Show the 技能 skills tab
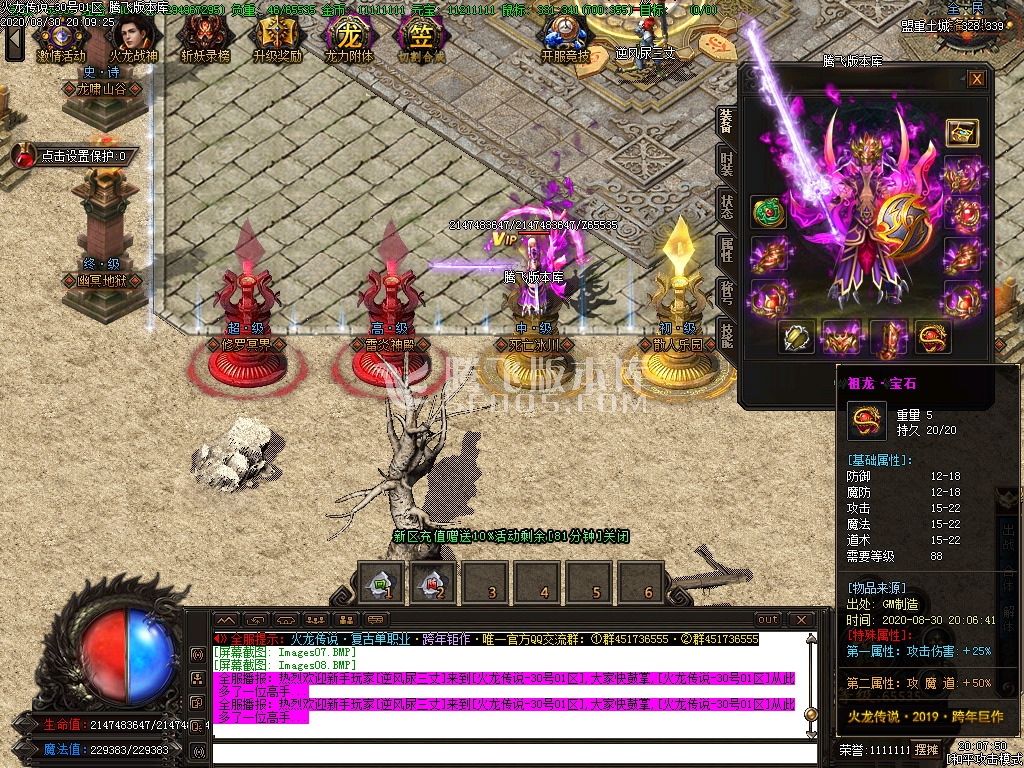Image resolution: width=1024 pixels, height=768 pixels. (726, 337)
